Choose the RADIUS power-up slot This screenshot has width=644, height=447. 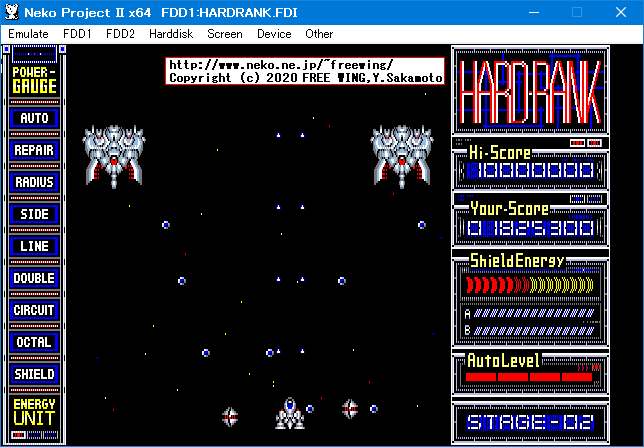tap(34, 183)
